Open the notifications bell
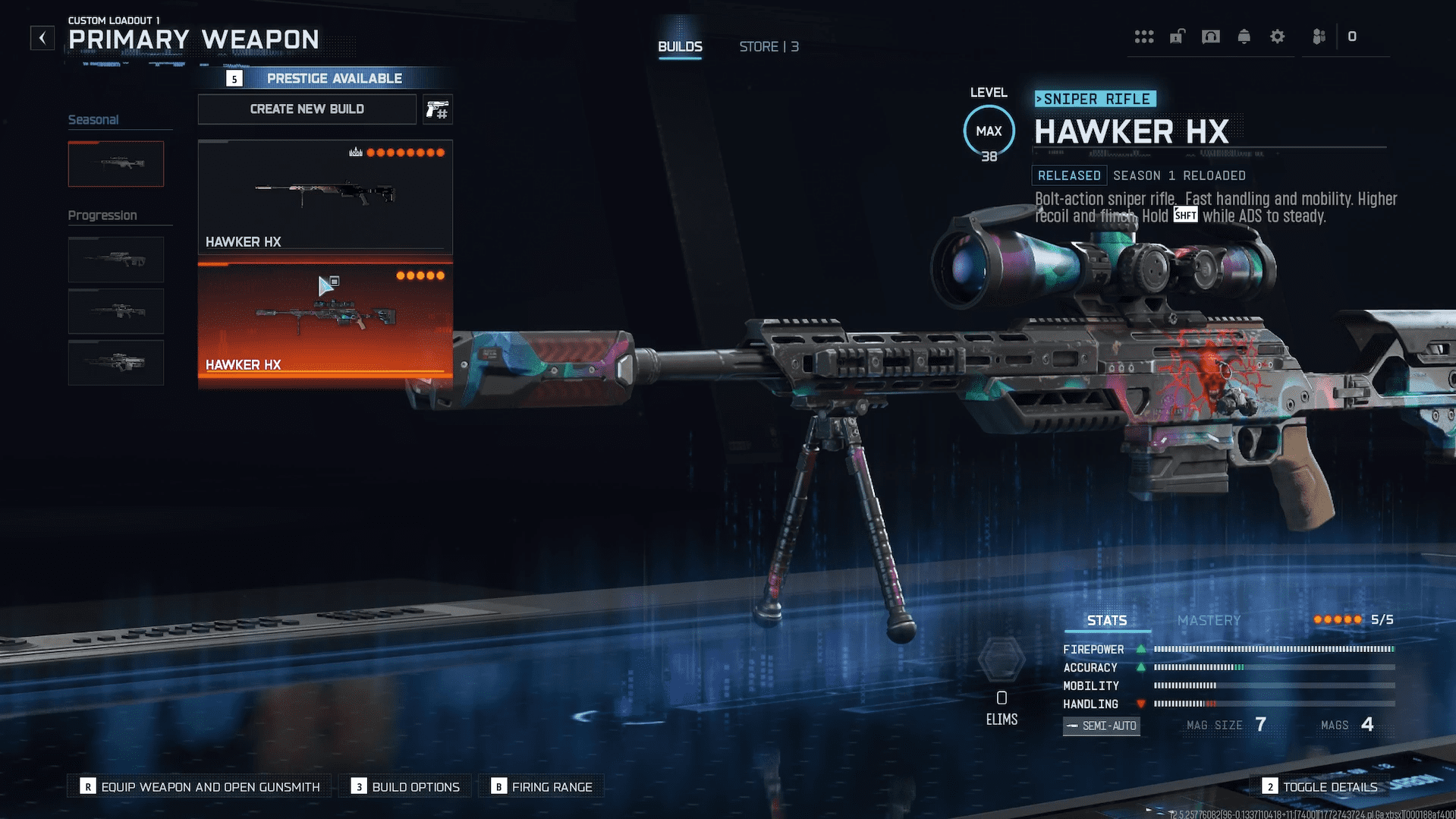The height and width of the screenshot is (819, 1456). coord(1244,36)
